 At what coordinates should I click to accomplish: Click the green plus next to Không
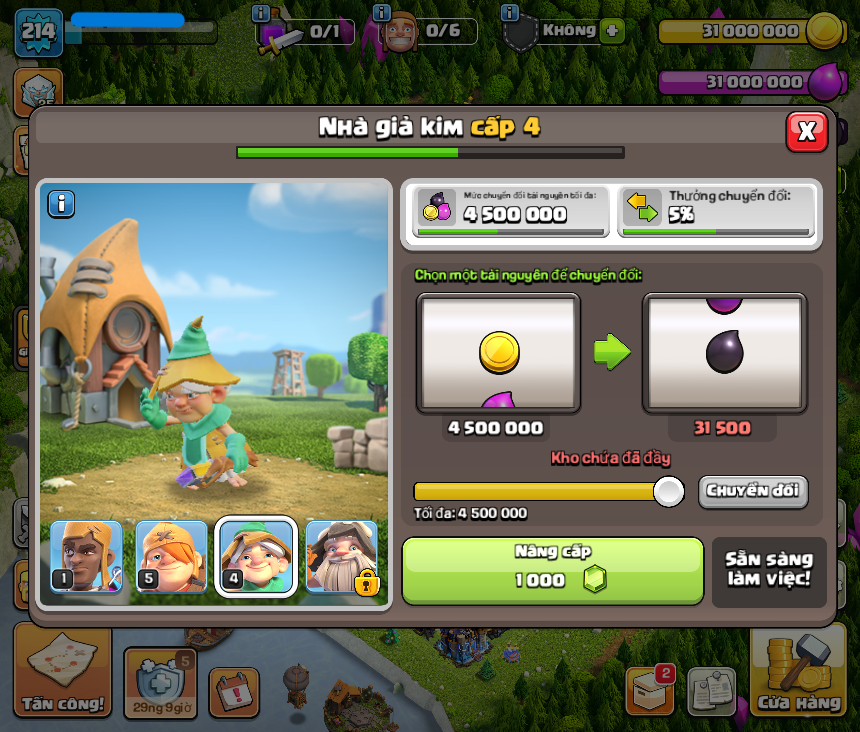tap(612, 30)
